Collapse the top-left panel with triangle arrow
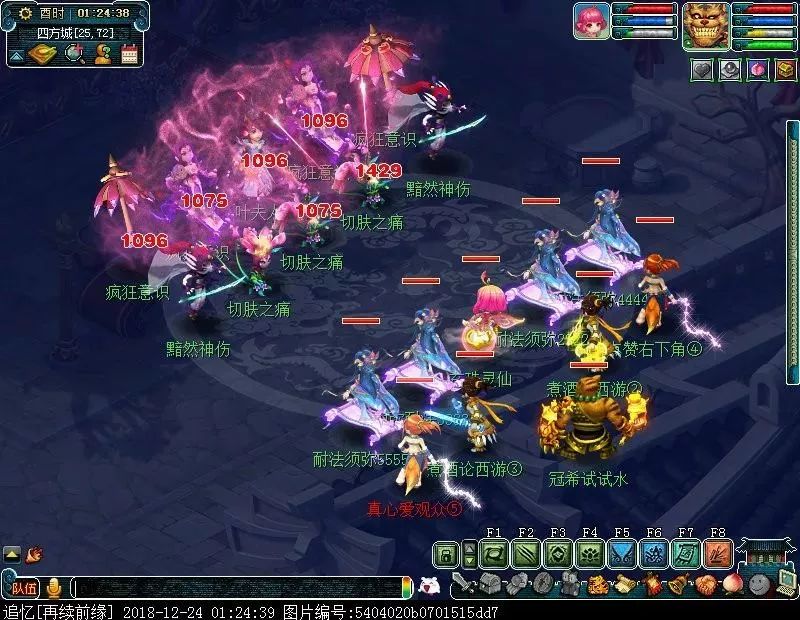Viewport: 800px width, 620px height. (16, 56)
